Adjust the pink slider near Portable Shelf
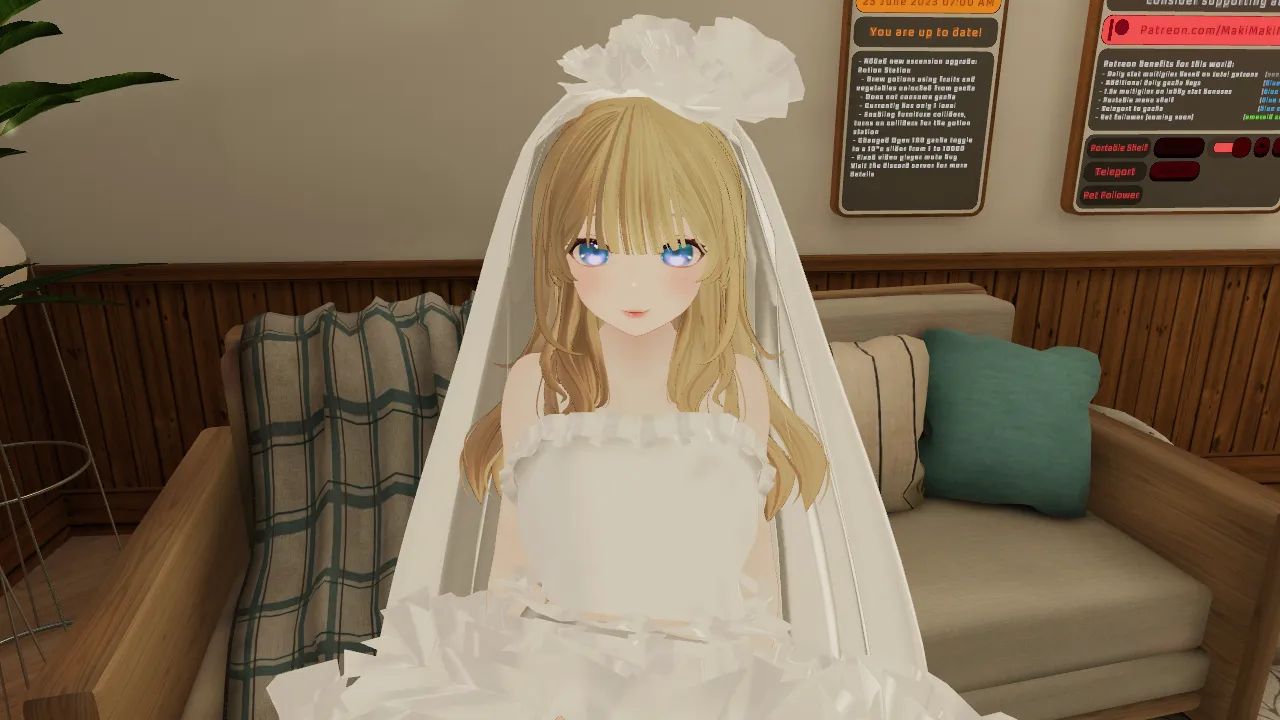 click(x=1221, y=148)
